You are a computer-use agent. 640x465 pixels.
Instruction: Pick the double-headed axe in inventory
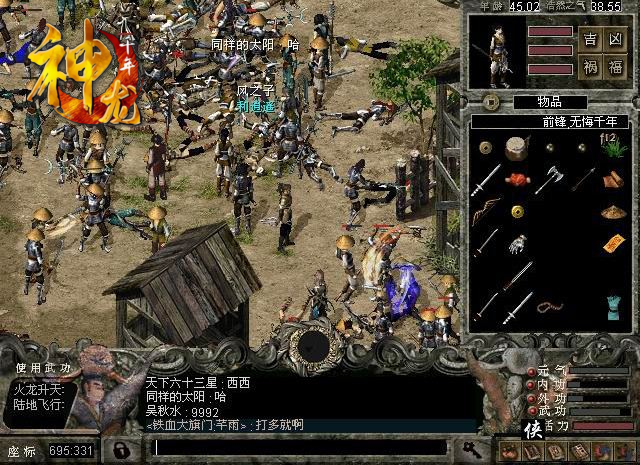[x=549, y=179]
